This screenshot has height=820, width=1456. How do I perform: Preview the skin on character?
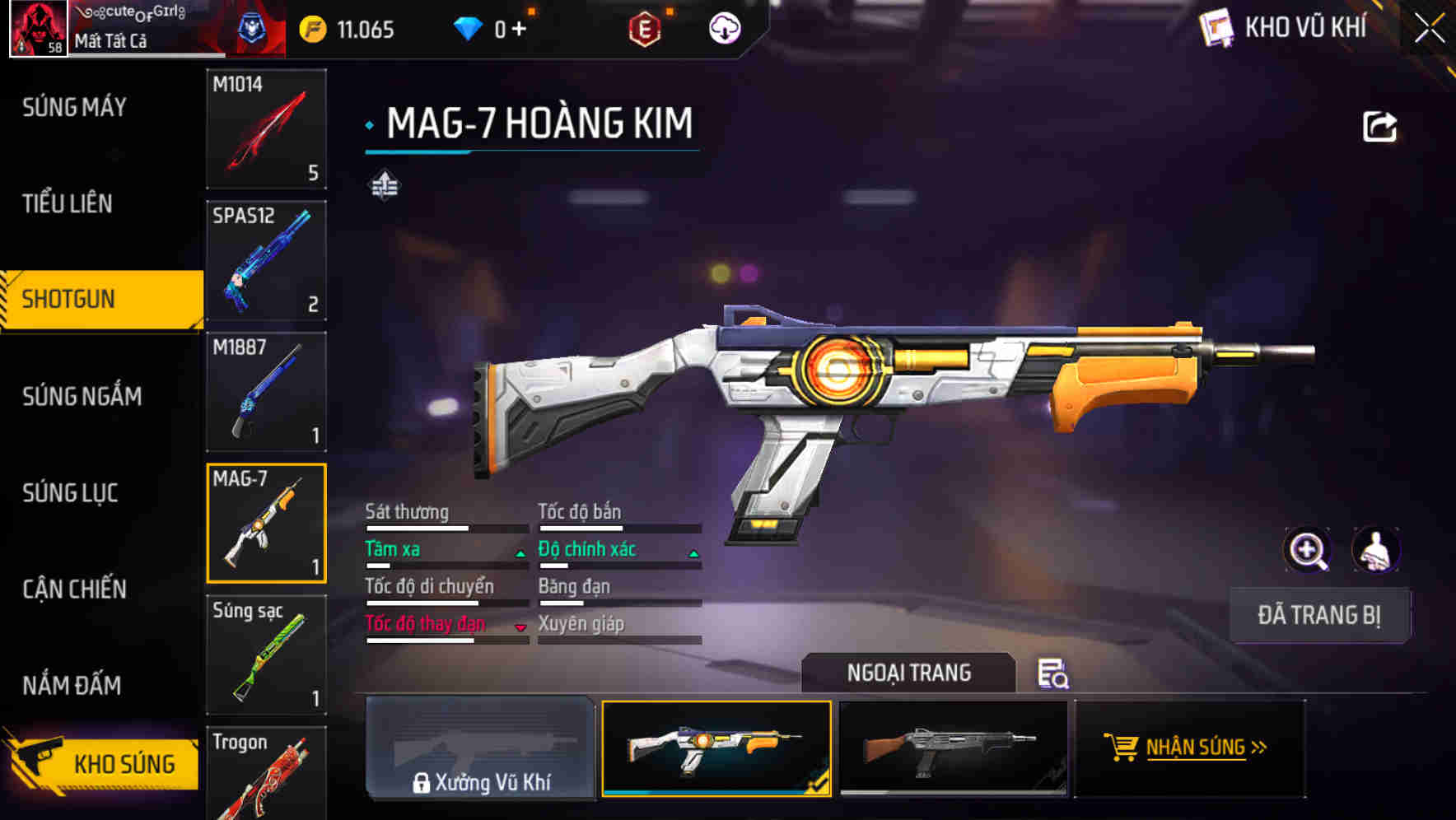[x=1375, y=550]
